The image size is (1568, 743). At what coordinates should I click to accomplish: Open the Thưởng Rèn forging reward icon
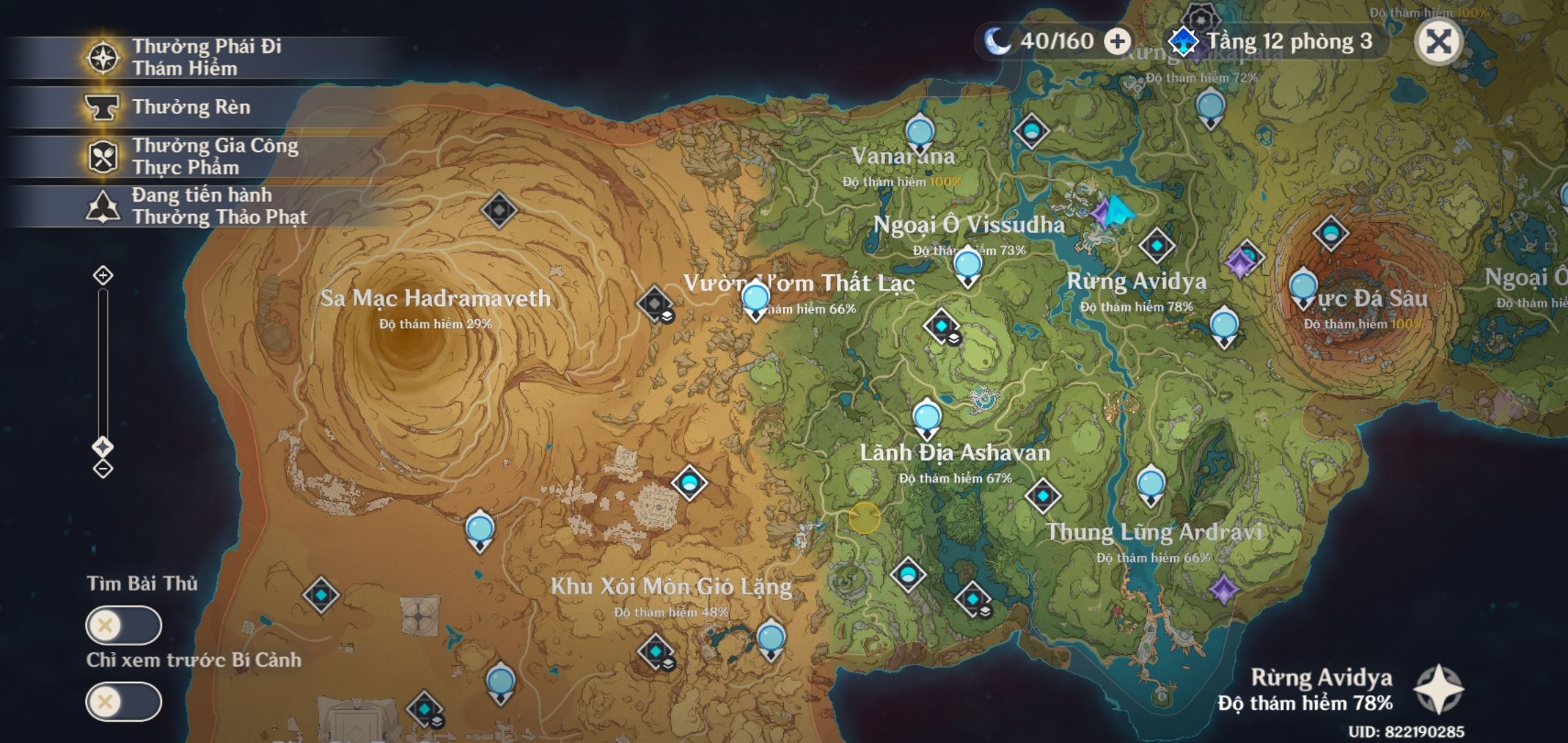pyautogui.click(x=102, y=108)
